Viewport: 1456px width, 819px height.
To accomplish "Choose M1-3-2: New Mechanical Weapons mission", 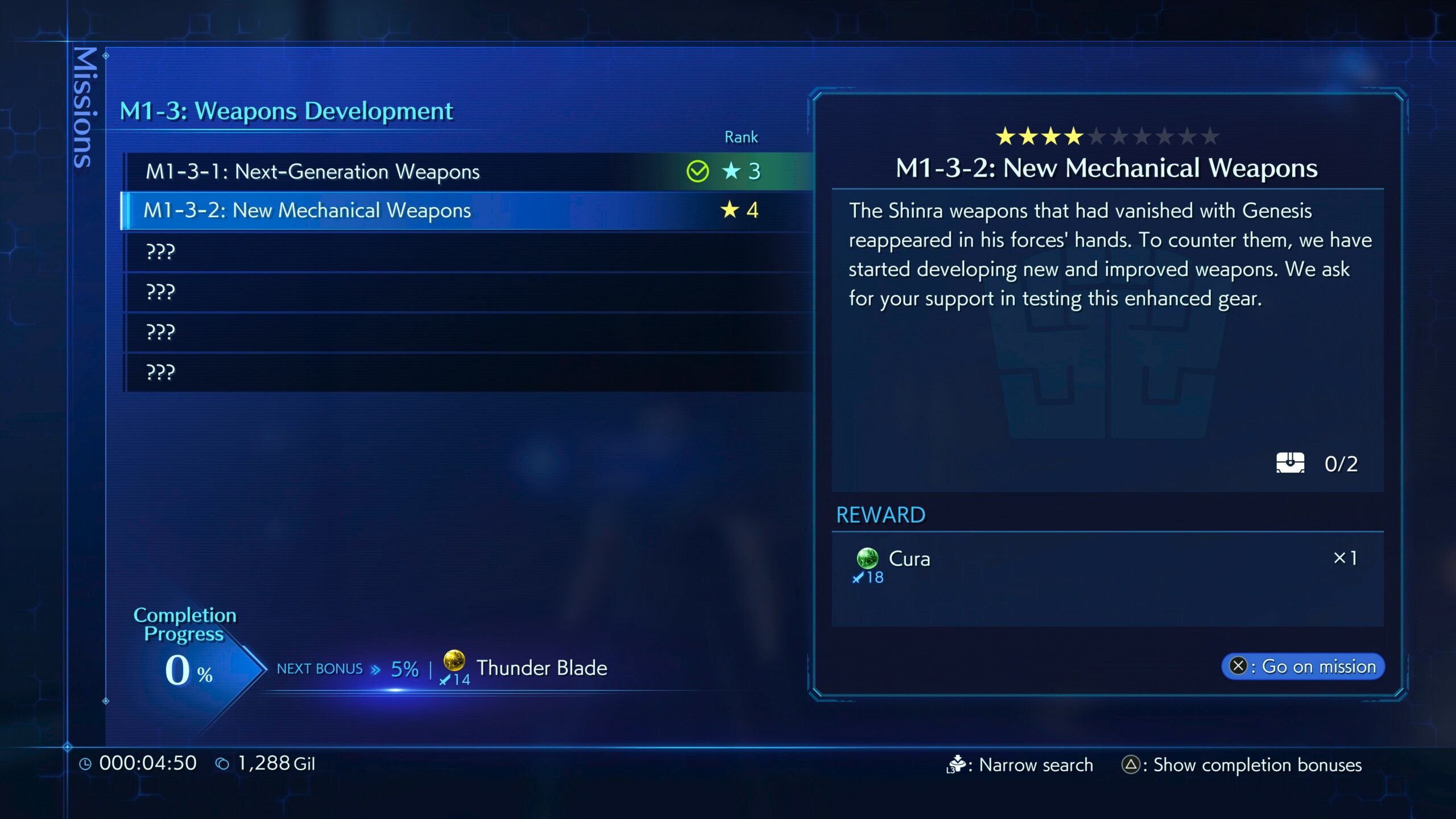I will (x=307, y=210).
